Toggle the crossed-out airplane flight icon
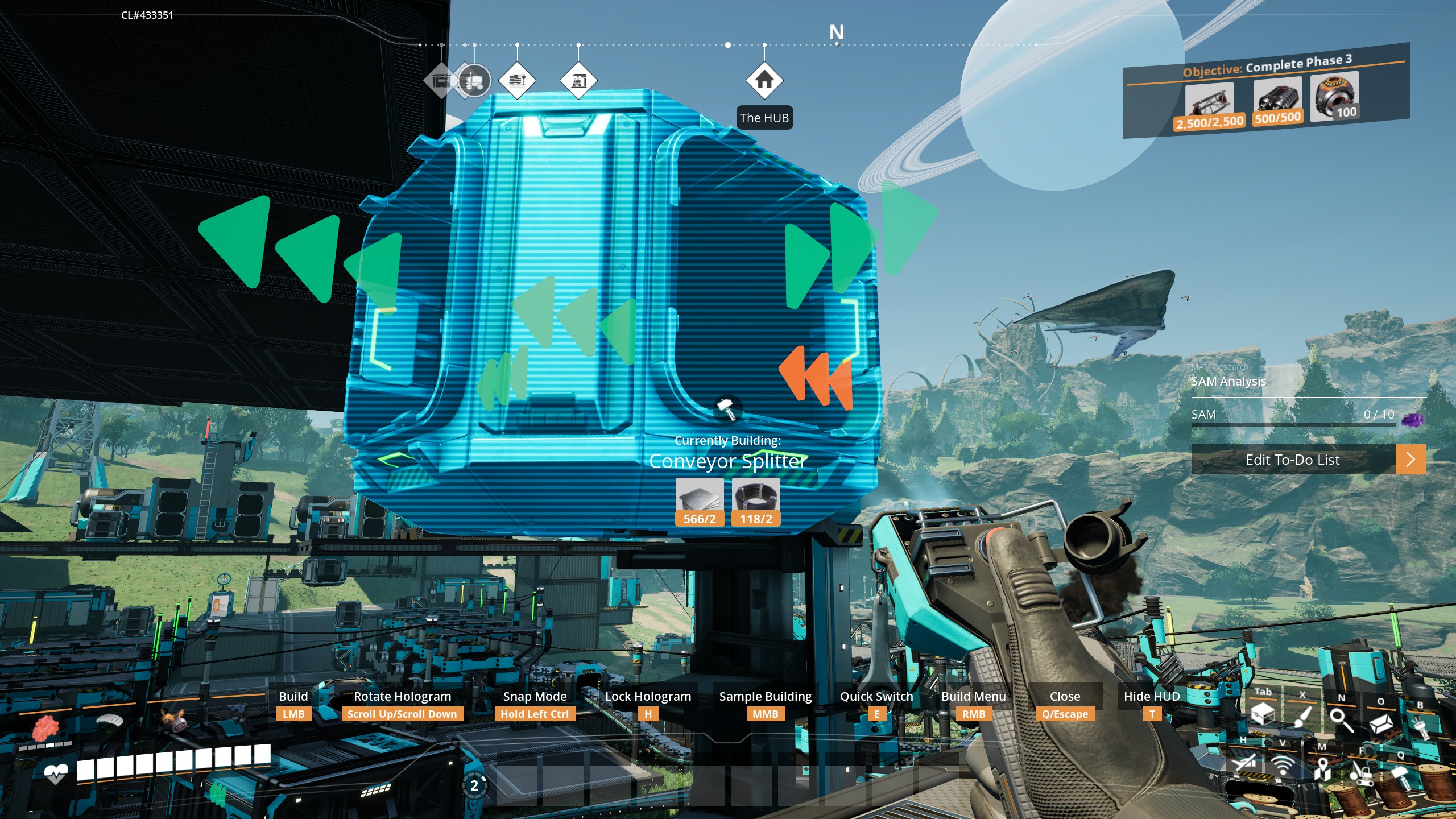Image resolution: width=1456 pixels, height=819 pixels. pyautogui.click(x=1244, y=761)
